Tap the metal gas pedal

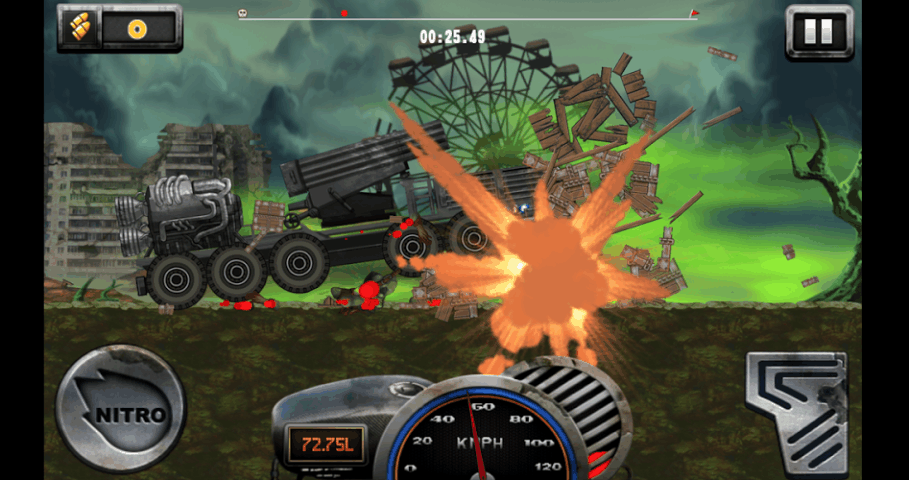click(x=798, y=410)
